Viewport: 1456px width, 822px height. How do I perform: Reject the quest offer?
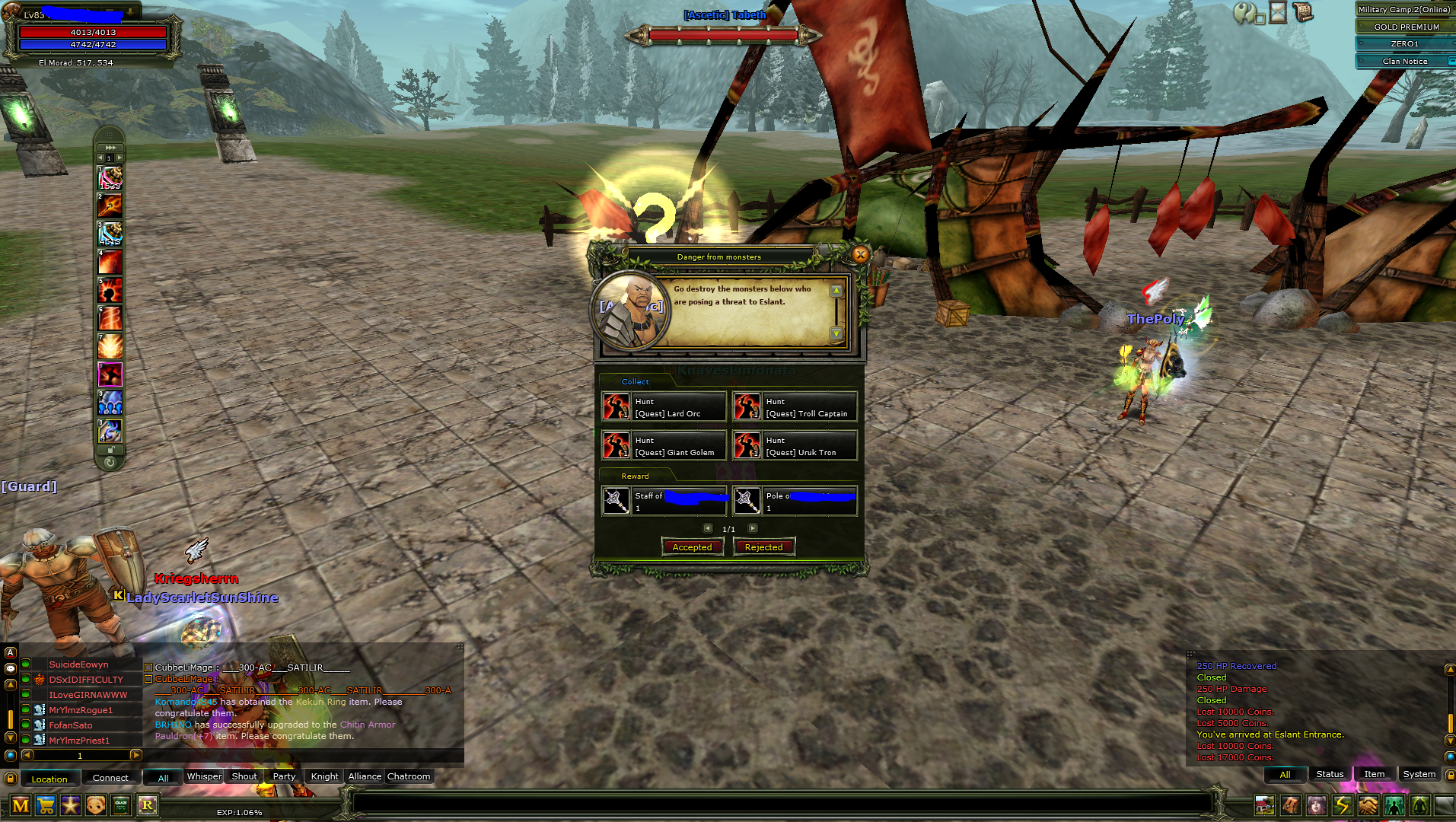tap(763, 547)
